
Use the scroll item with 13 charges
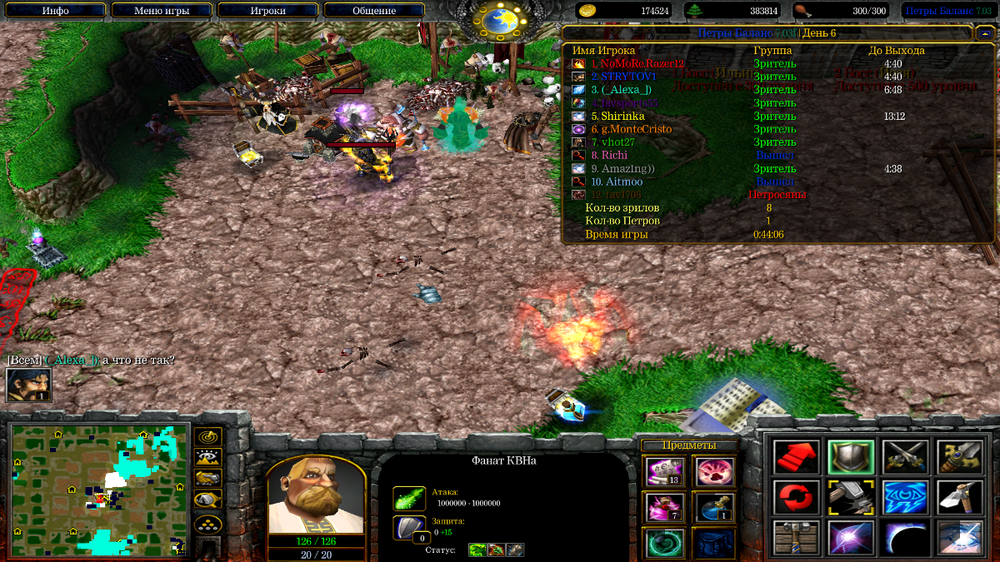pos(665,472)
